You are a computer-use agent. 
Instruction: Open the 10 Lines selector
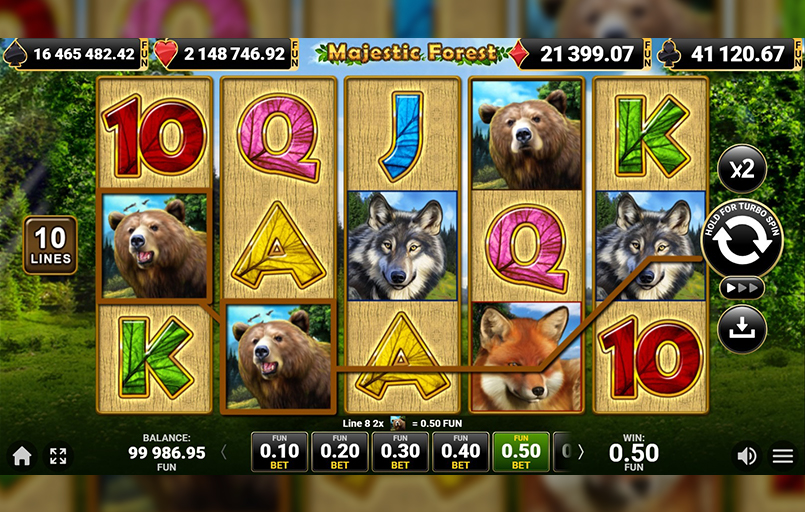click(50, 245)
